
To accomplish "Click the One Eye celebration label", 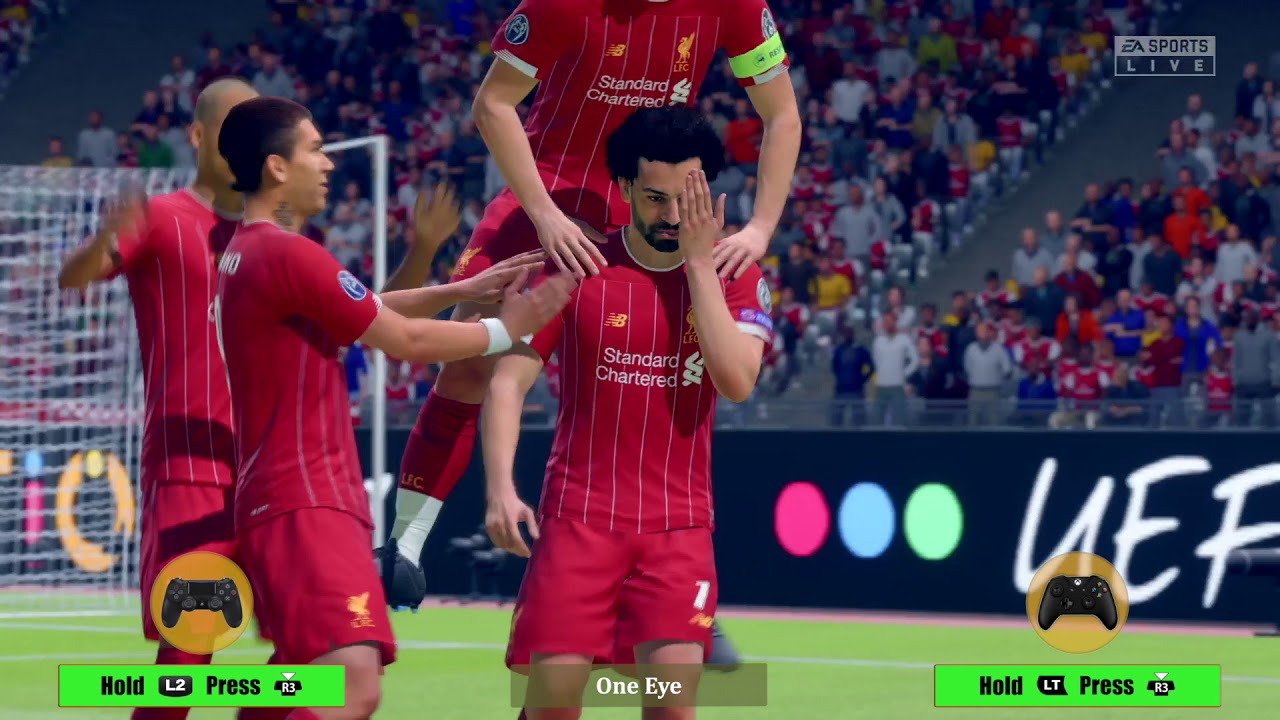I will (639, 687).
